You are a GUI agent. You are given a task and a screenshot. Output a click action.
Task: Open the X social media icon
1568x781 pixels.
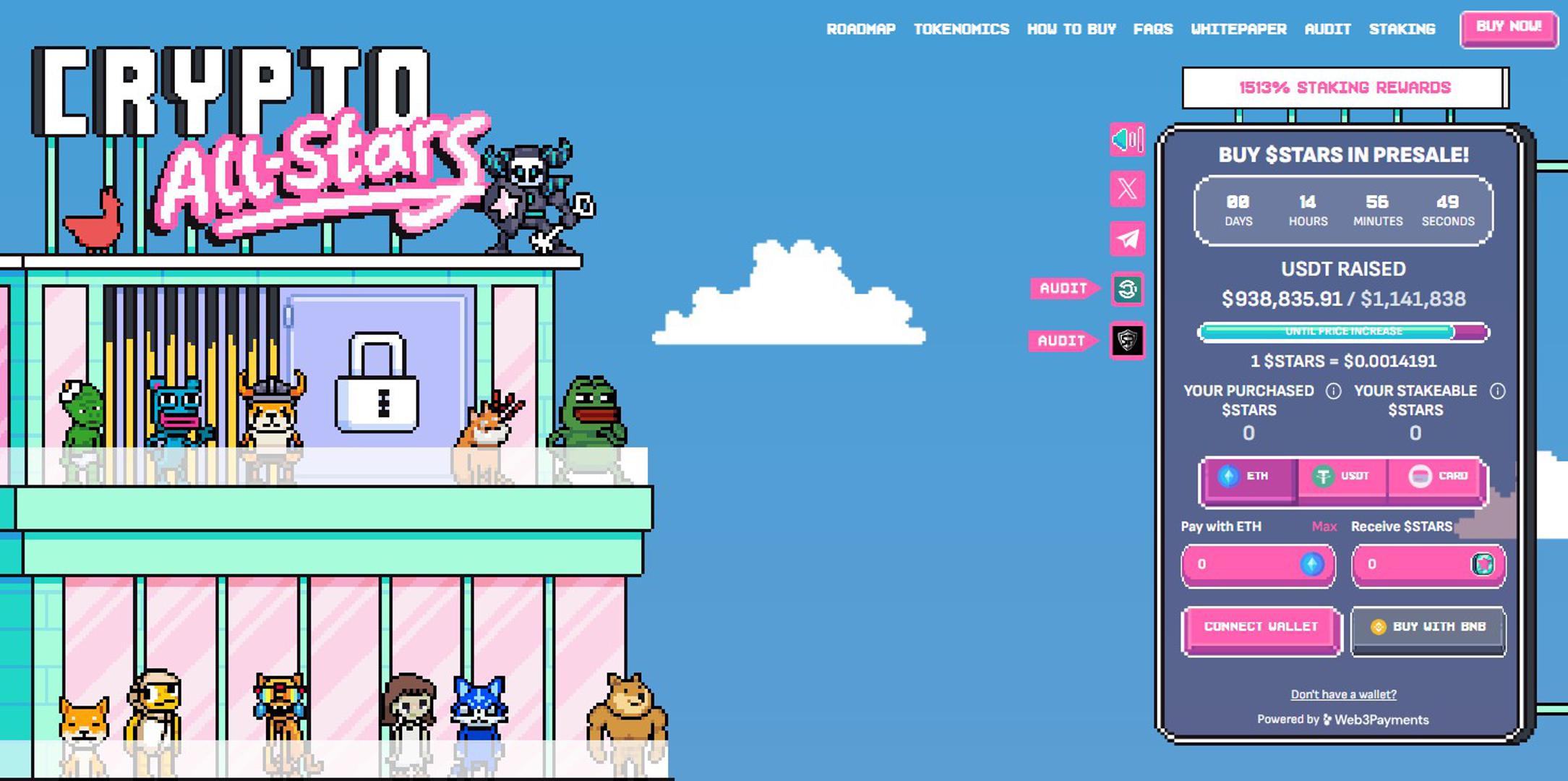click(1127, 189)
